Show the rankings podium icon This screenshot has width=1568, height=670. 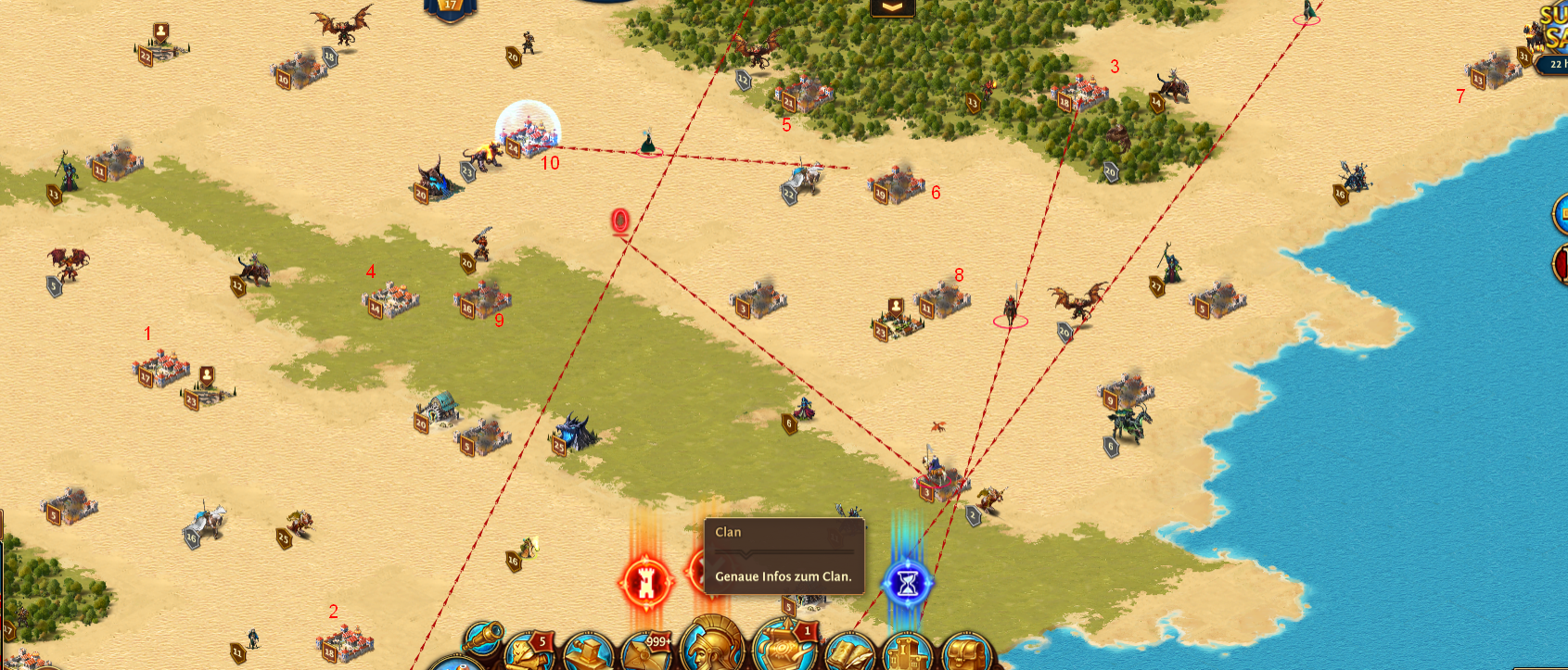click(907, 653)
